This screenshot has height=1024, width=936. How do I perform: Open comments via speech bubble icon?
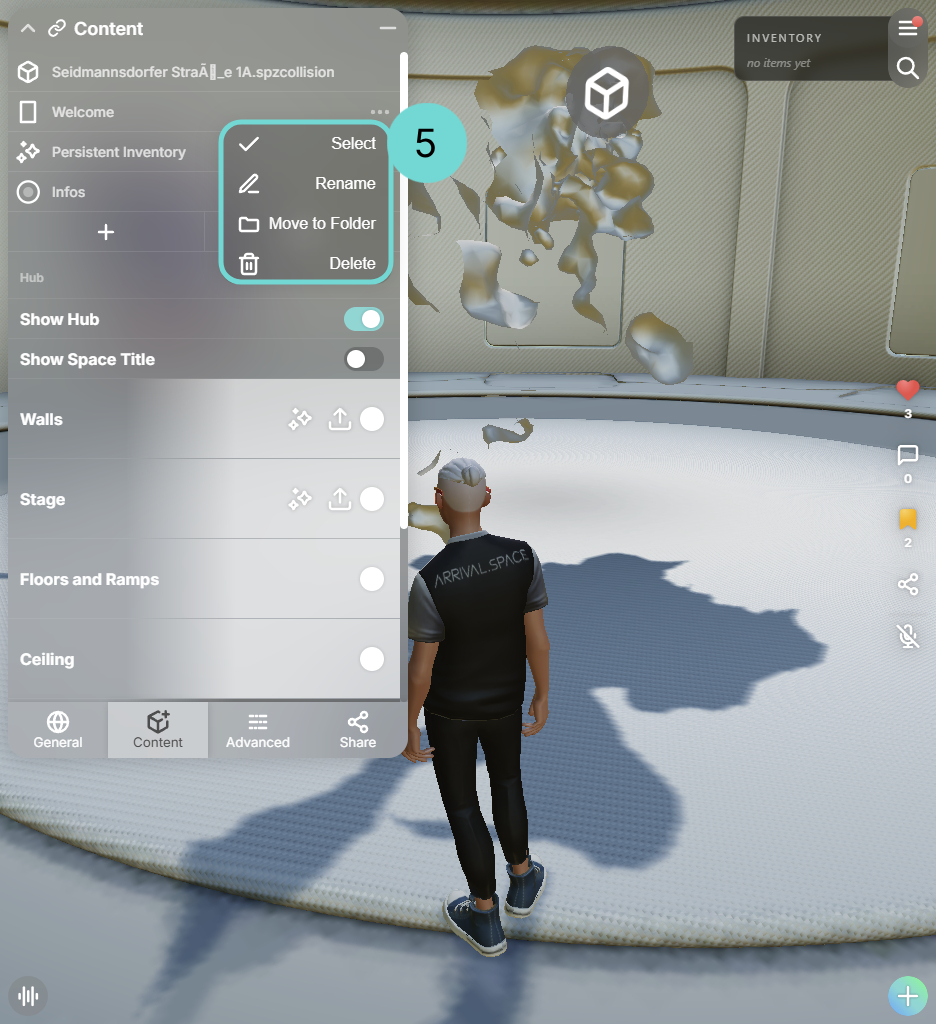(x=907, y=456)
